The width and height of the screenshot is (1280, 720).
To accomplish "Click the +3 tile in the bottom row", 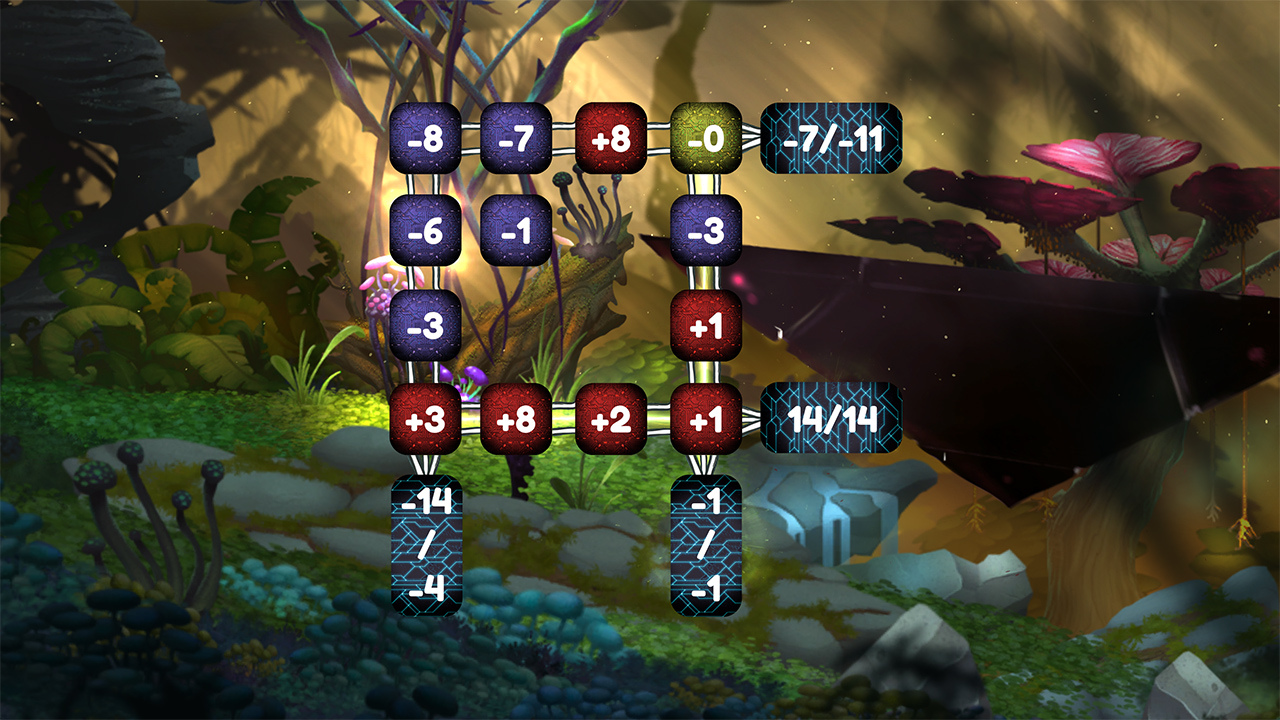I will (427, 420).
